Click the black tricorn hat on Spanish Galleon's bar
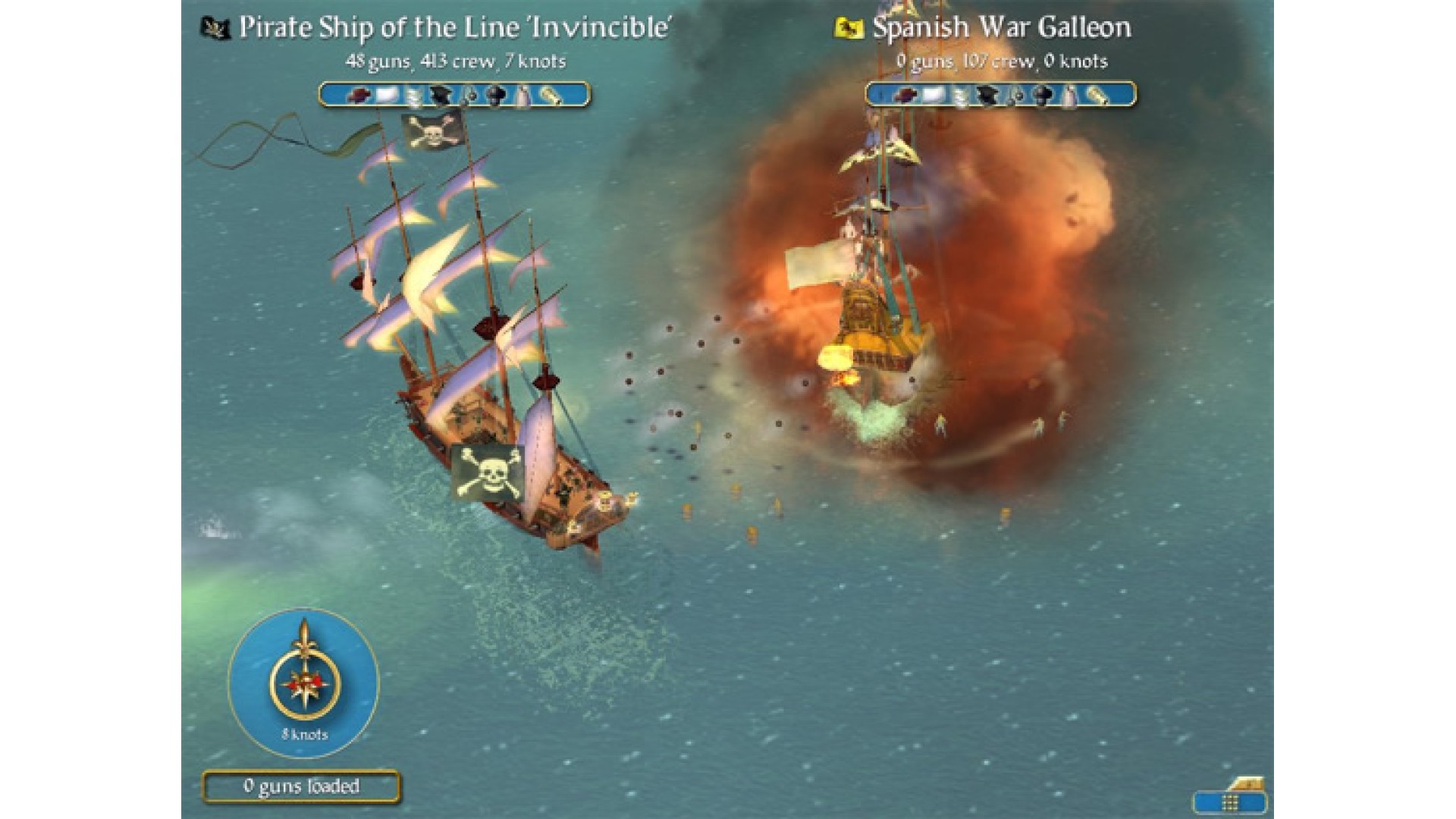Screen dimensions: 1456x819 pos(987,96)
